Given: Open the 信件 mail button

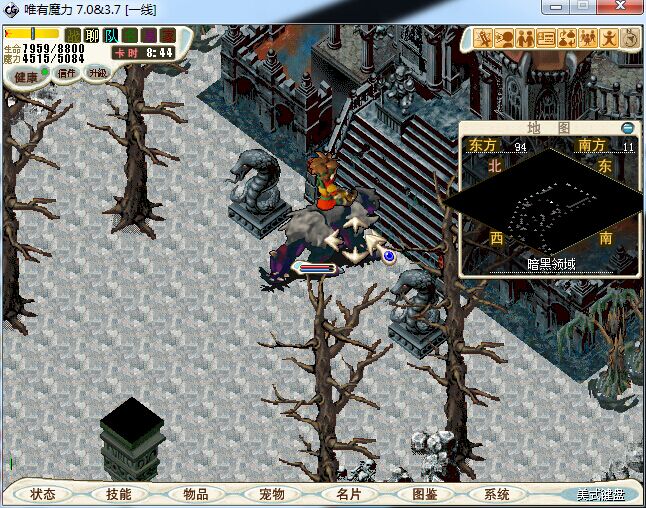Looking at the screenshot, I should 68,73.
